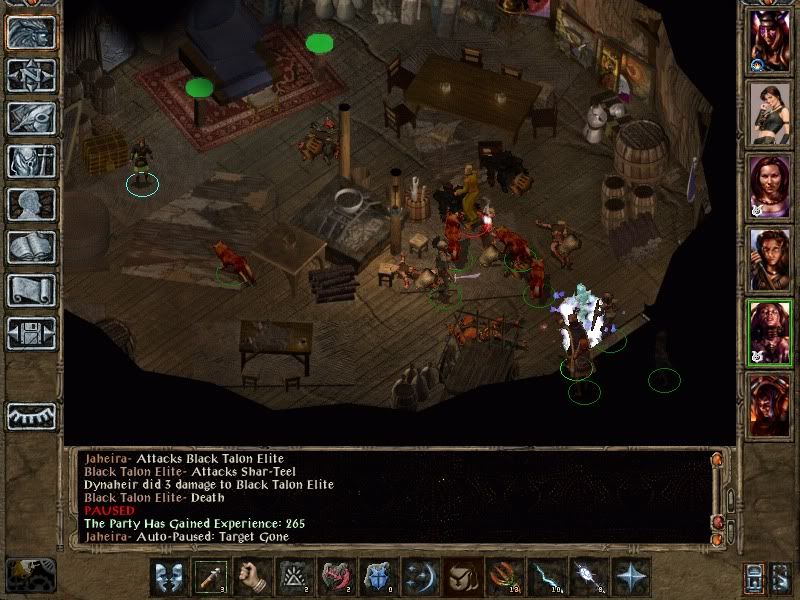
Task: Open the area map with the compass button
Action: click(30, 75)
